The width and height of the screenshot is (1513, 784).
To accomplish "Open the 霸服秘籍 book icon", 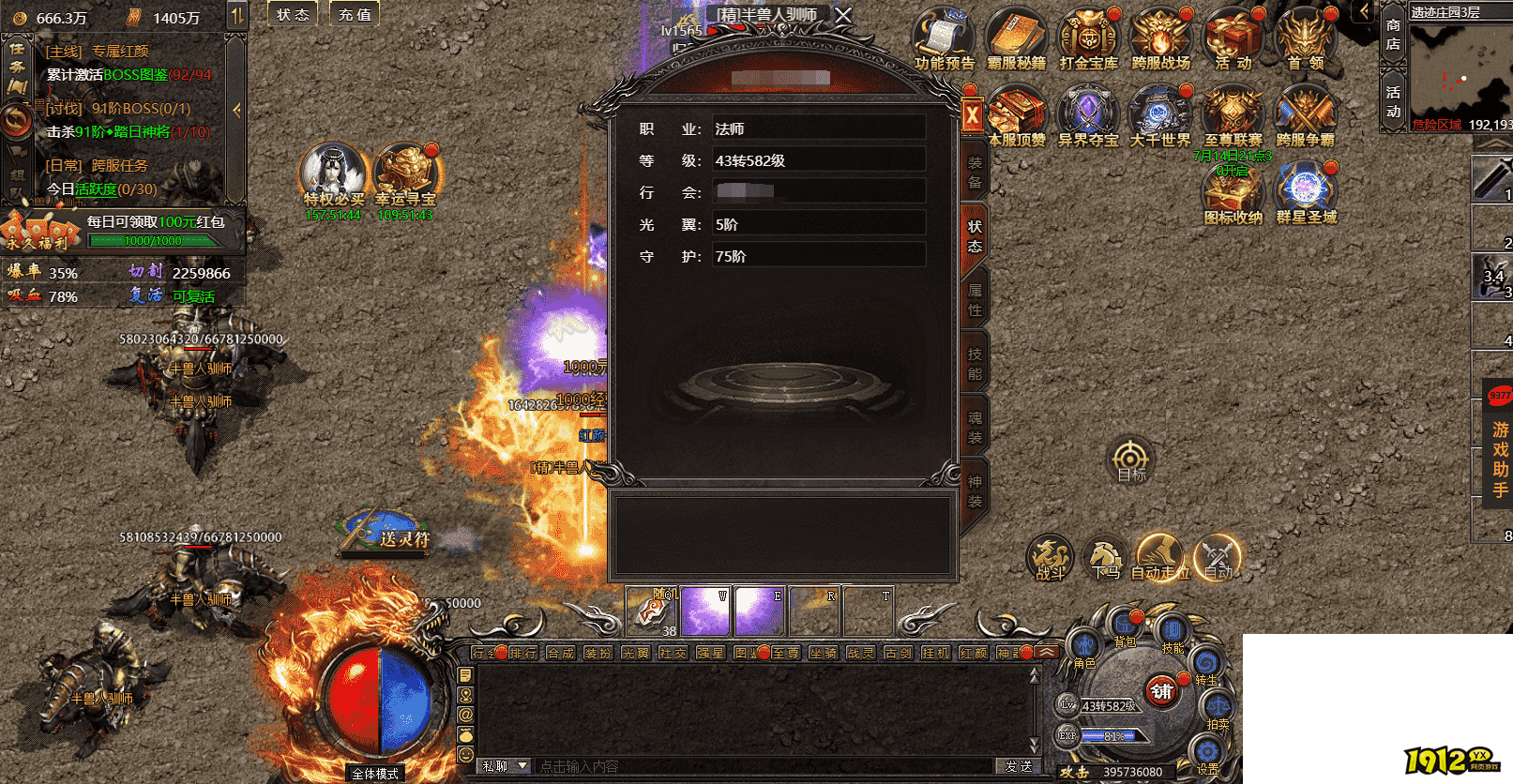I will tap(1015, 38).
